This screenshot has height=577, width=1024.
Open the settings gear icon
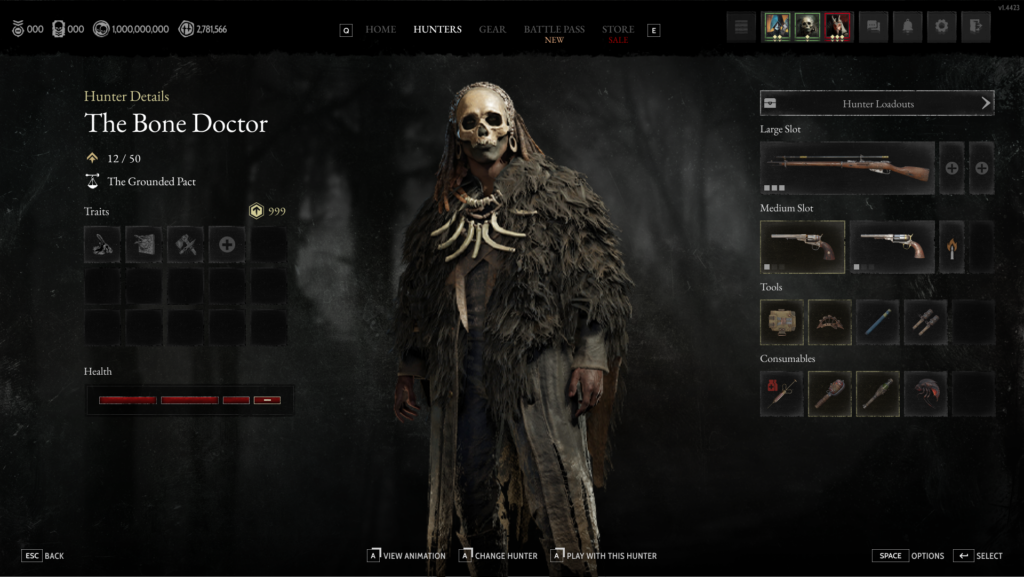(941, 27)
